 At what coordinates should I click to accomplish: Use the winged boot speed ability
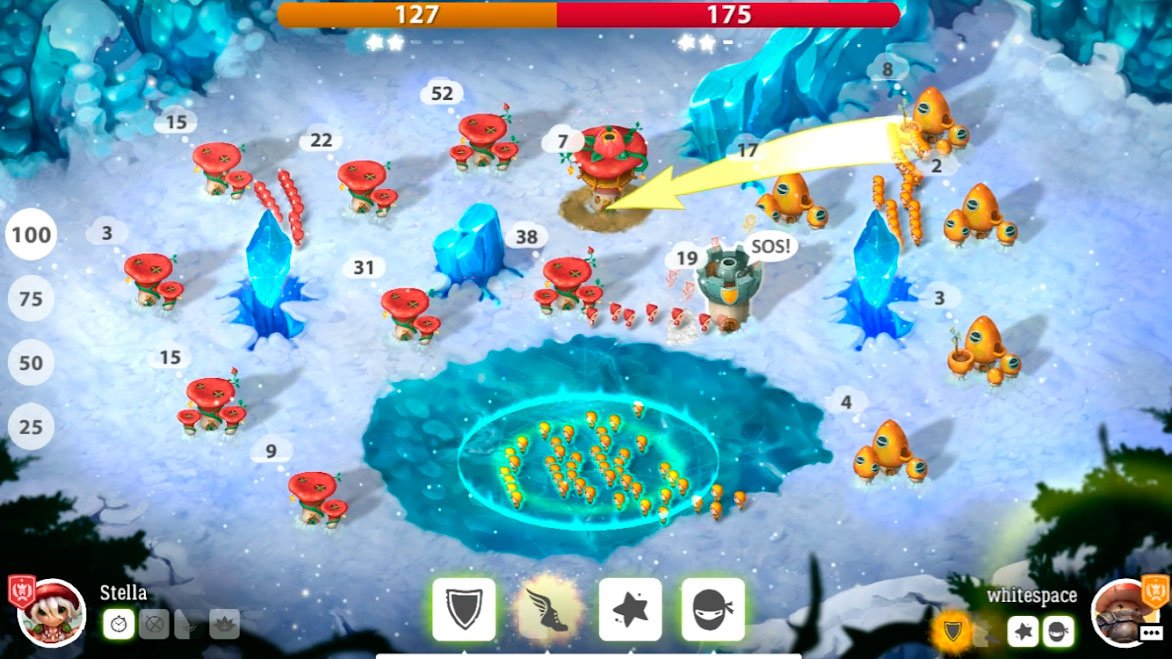(547, 609)
